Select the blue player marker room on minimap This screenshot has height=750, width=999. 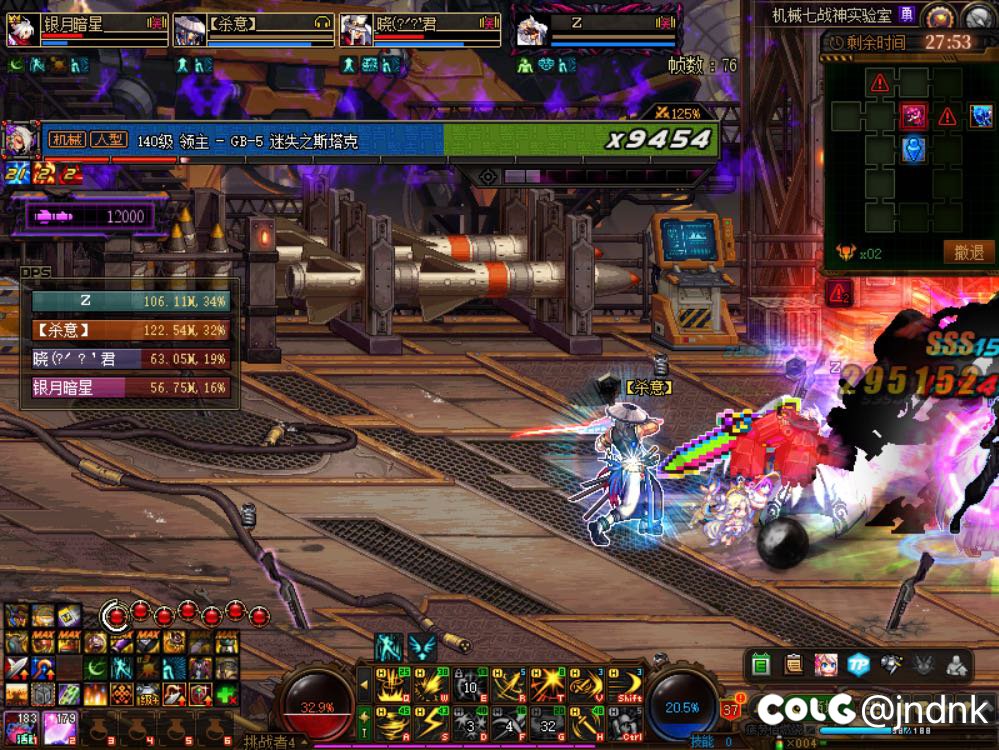pos(912,149)
